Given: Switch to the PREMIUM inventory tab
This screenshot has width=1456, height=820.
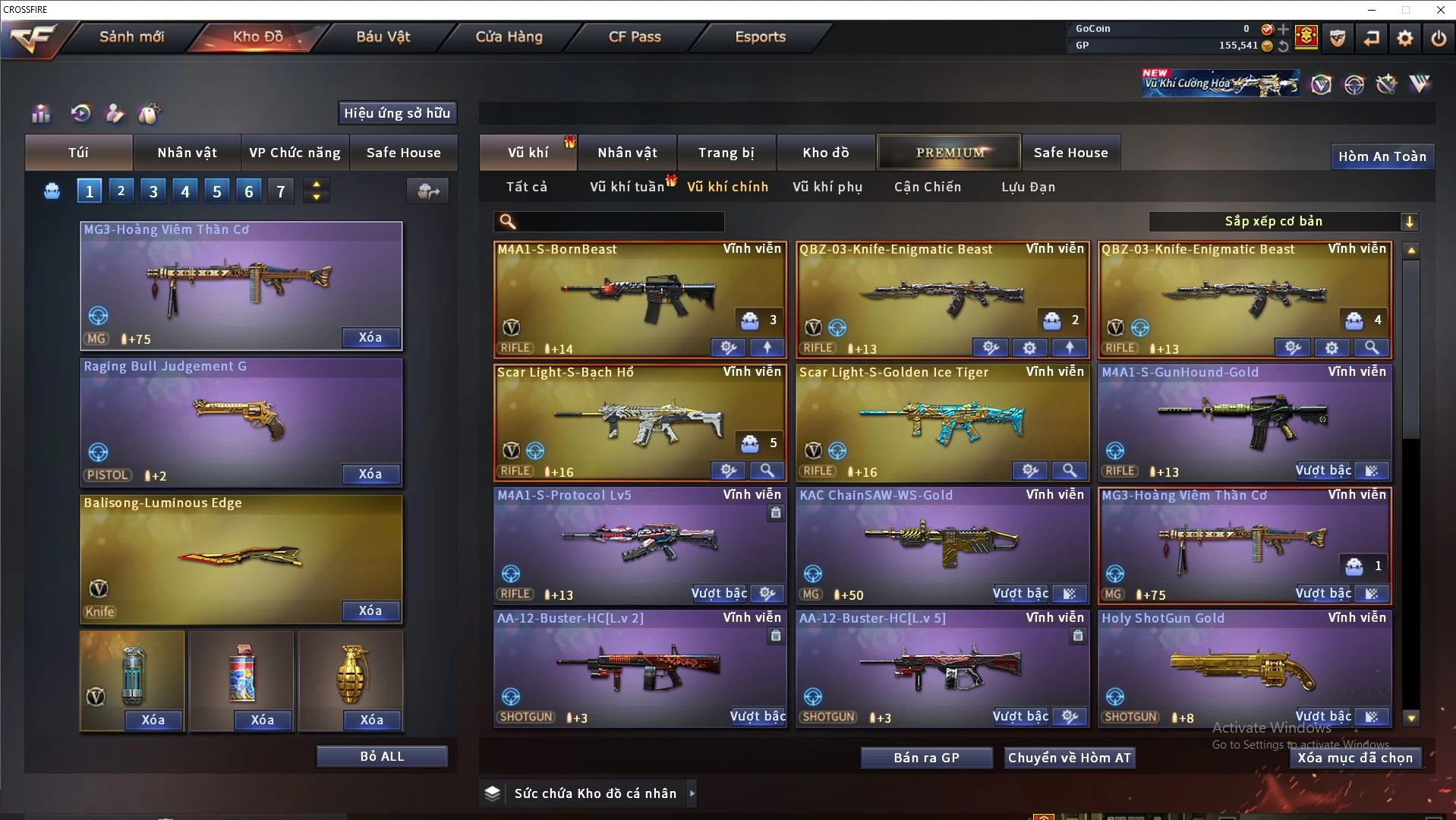Looking at the screenshot, I should (950, 153).
